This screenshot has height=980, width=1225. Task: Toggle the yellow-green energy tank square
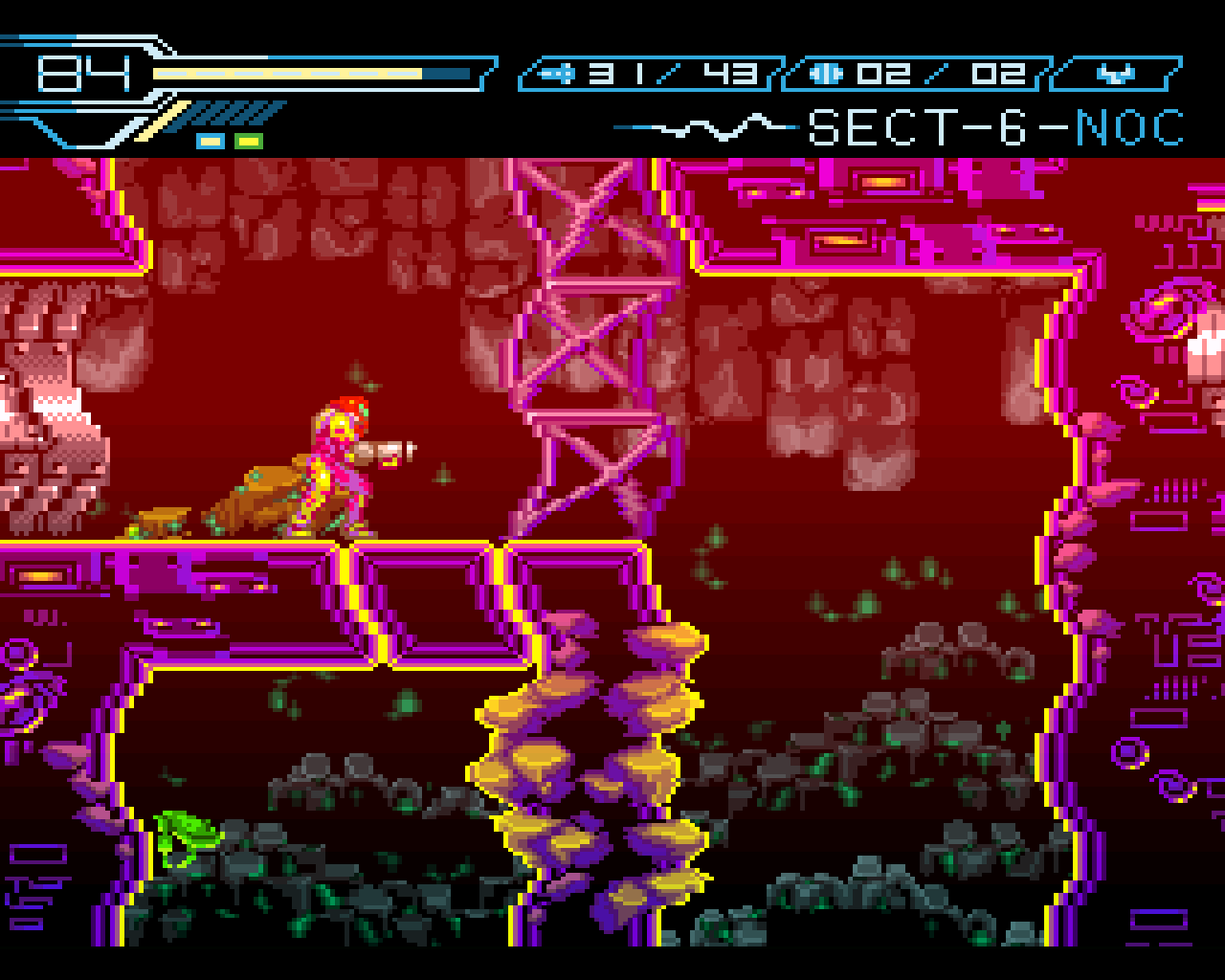click(x=247, y=140)
